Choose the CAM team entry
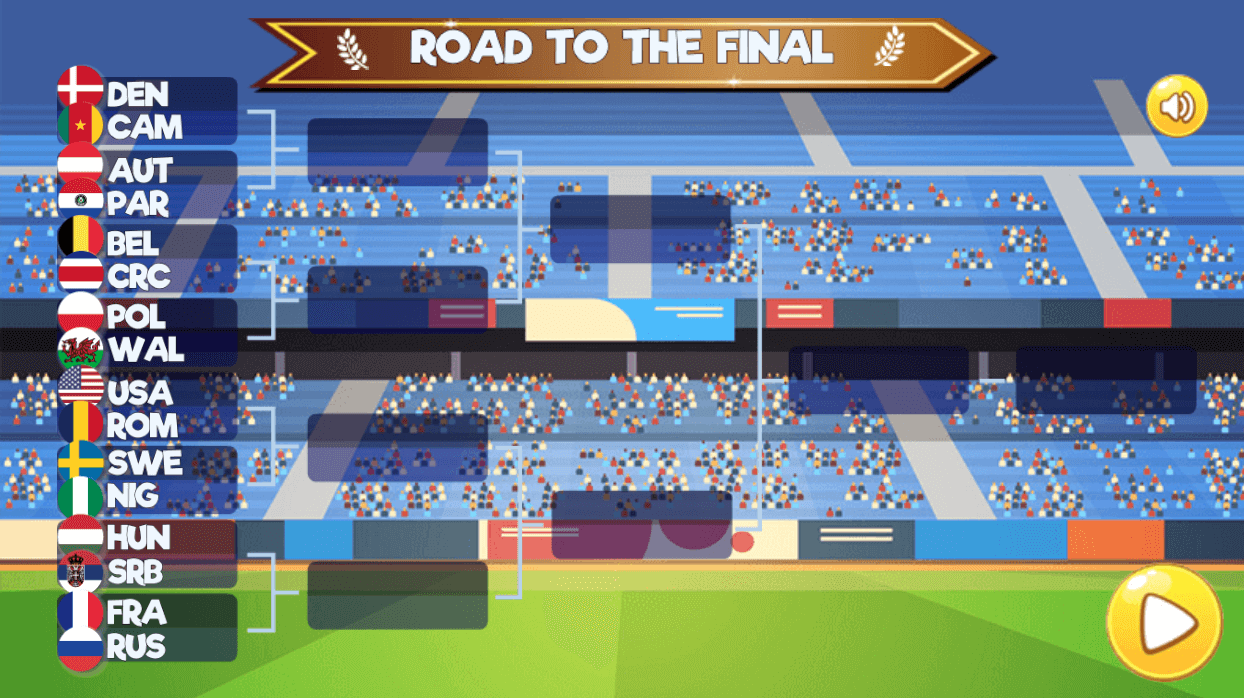Viewport: 1244px width, 698px height. (147, 128)
